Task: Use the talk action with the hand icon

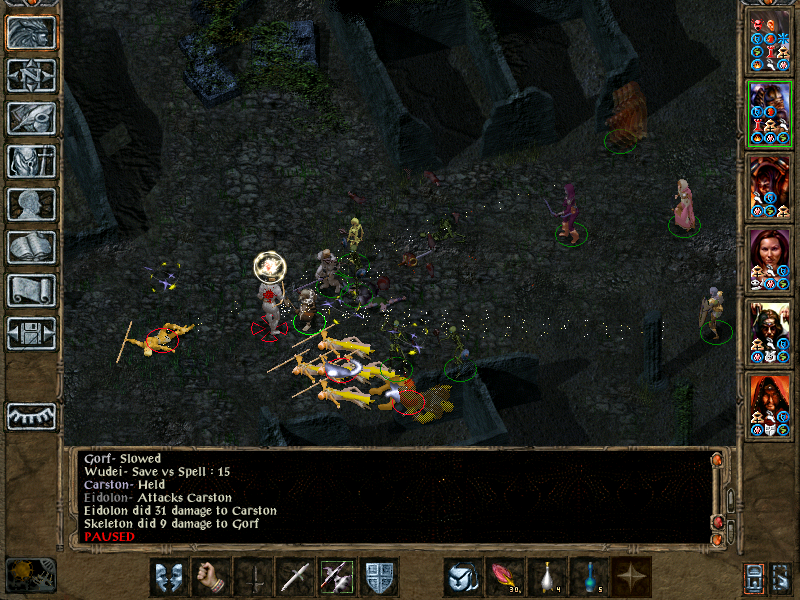Action: pos(211,577)
